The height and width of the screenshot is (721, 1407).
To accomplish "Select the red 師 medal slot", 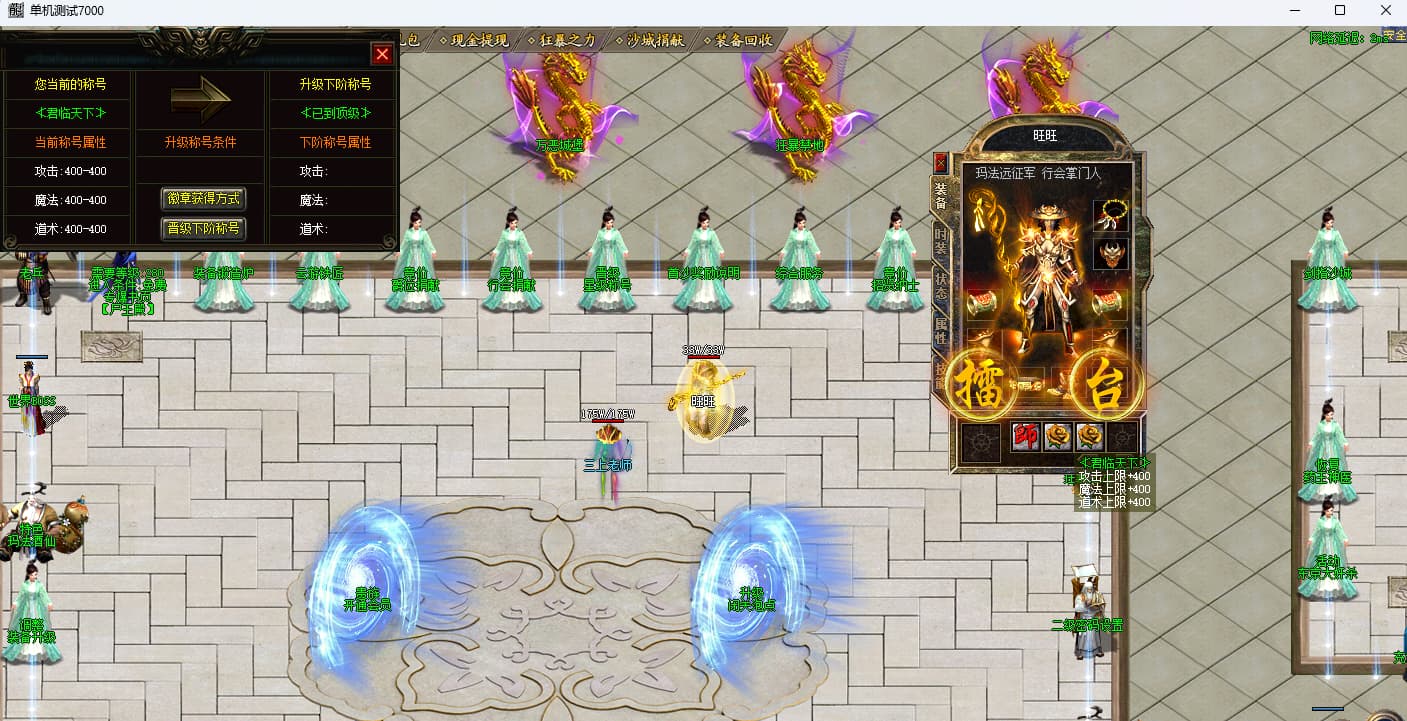I will pyautogui.click(x=1026, y=437).
